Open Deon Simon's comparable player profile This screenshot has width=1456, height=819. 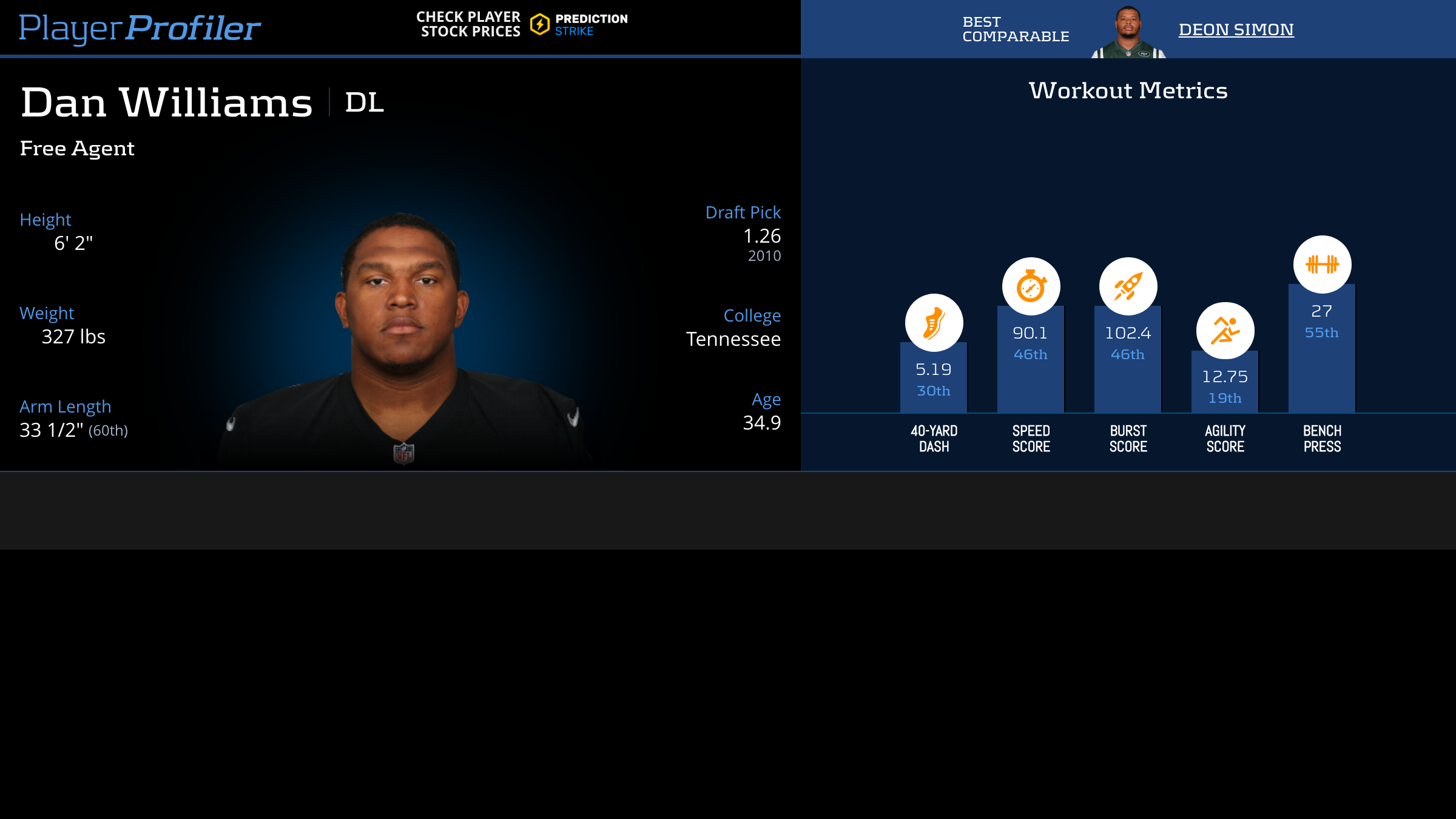click(x=1236, y=29)
